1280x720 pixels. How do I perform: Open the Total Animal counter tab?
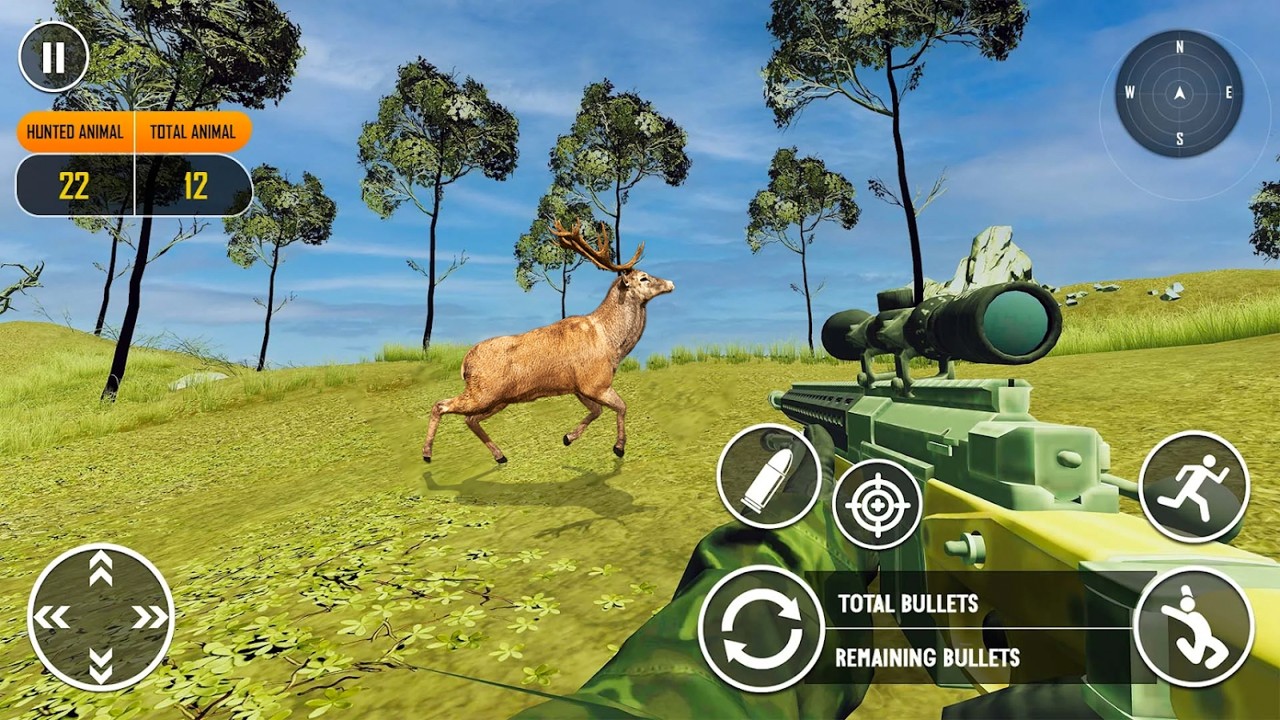pos(193,131)
